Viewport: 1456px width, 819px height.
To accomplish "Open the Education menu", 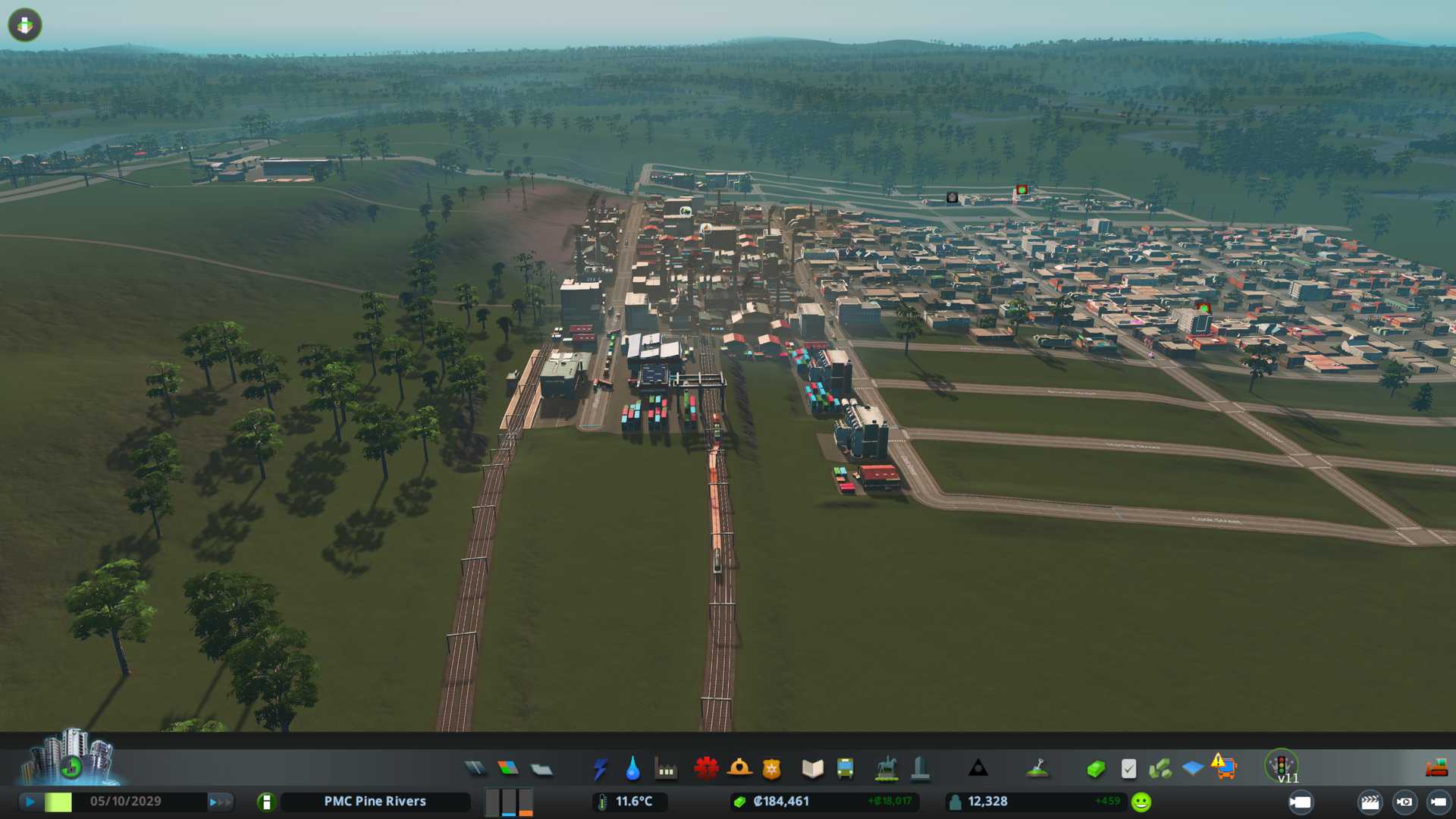I will (x=812, y=769).
